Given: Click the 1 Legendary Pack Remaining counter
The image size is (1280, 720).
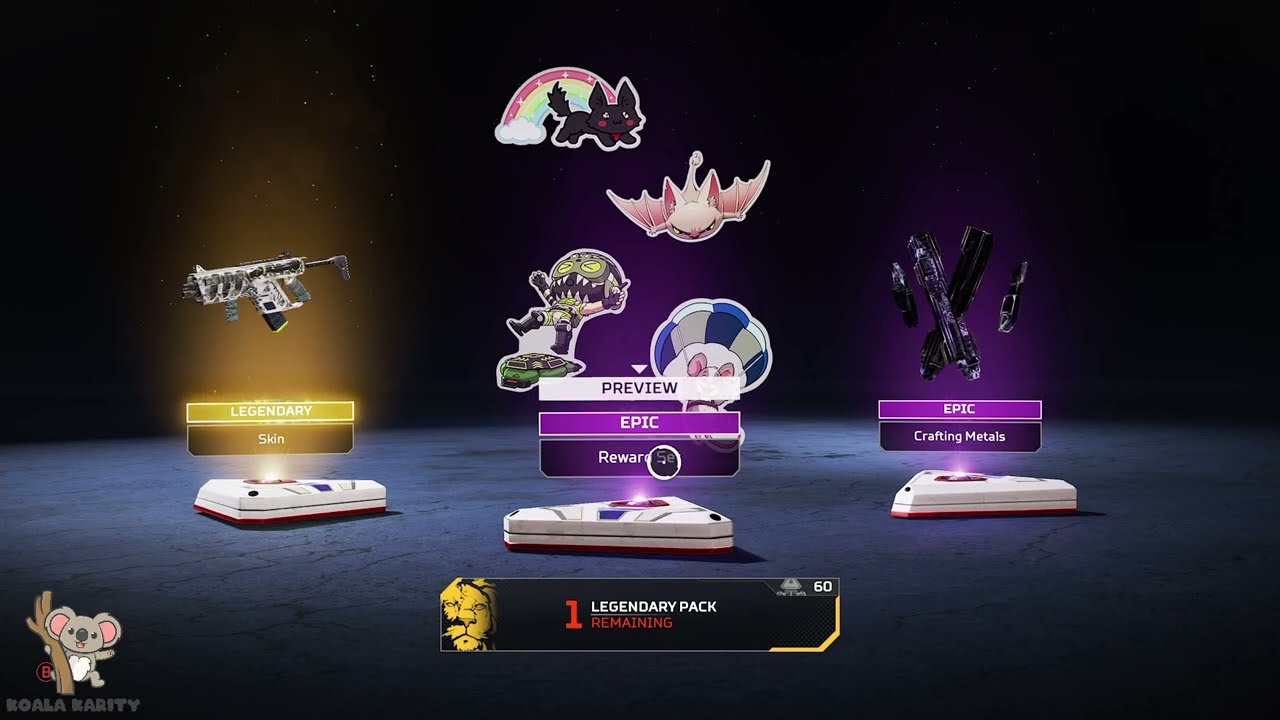Looking at the screenshot, I should 640,613.
